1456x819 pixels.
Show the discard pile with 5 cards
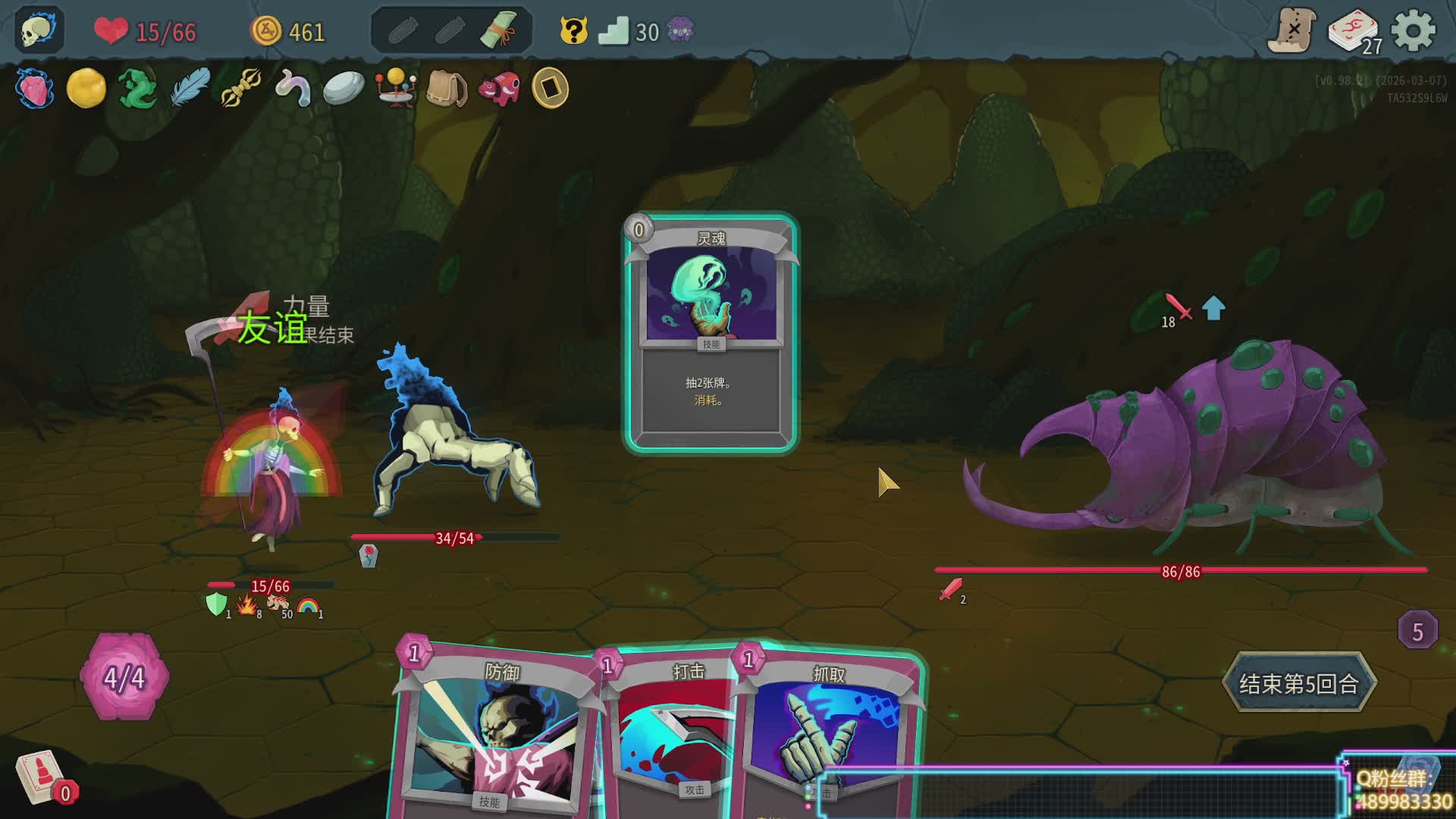coord(1417,630)
